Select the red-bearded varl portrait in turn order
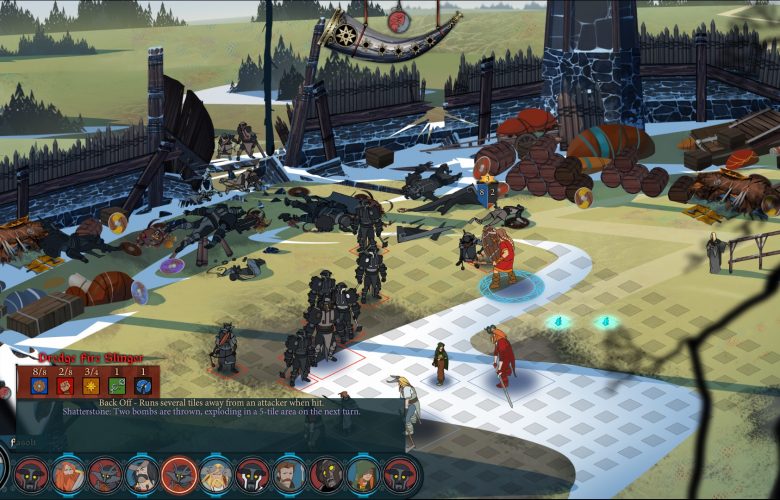Screen dimensions: 780x500 pyautogui.click(x=68, y=475)
